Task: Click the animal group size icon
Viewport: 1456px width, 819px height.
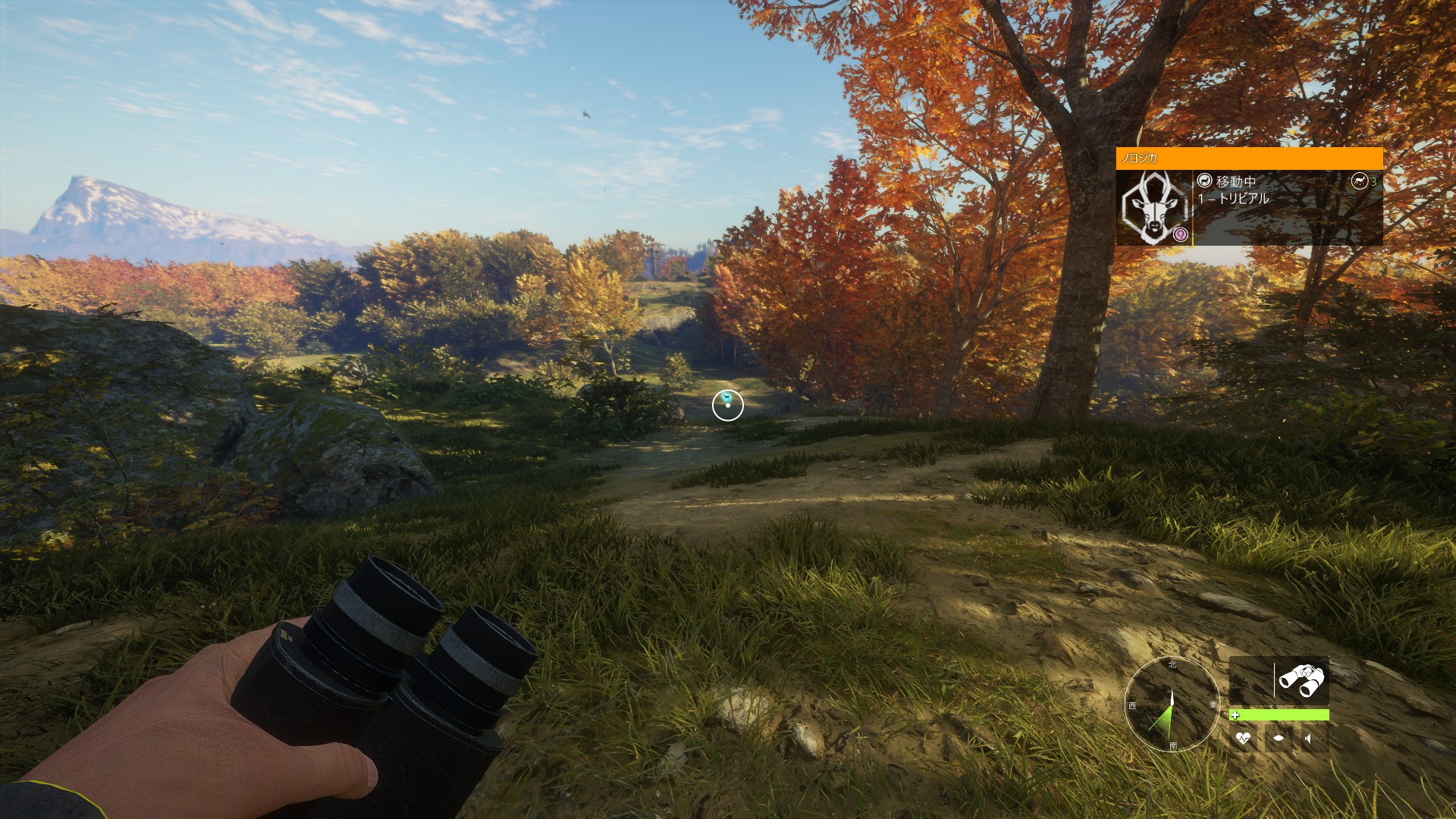Action: click(x=1359, y=180)
